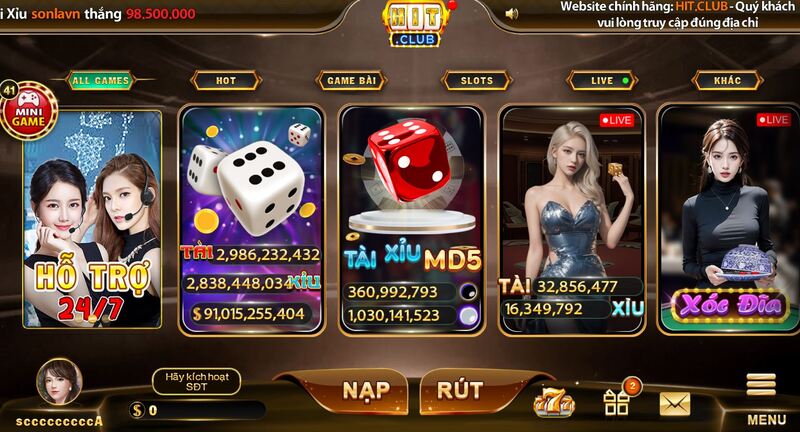Switch to the ALL GAMES tab
The height and width of the screenshot is (432, 800).
click(x=102, y=80)
